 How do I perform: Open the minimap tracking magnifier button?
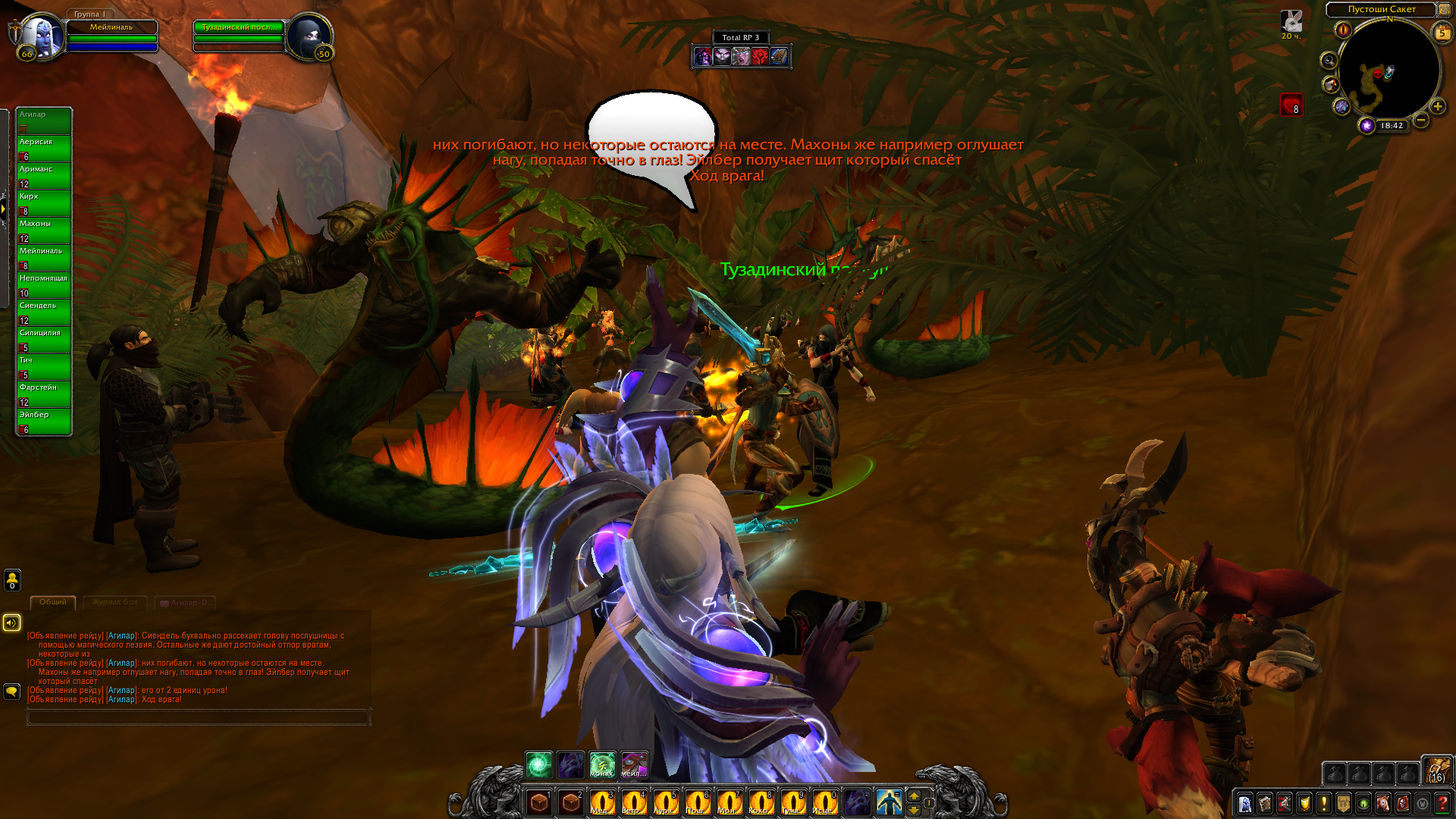point(1329,61)
